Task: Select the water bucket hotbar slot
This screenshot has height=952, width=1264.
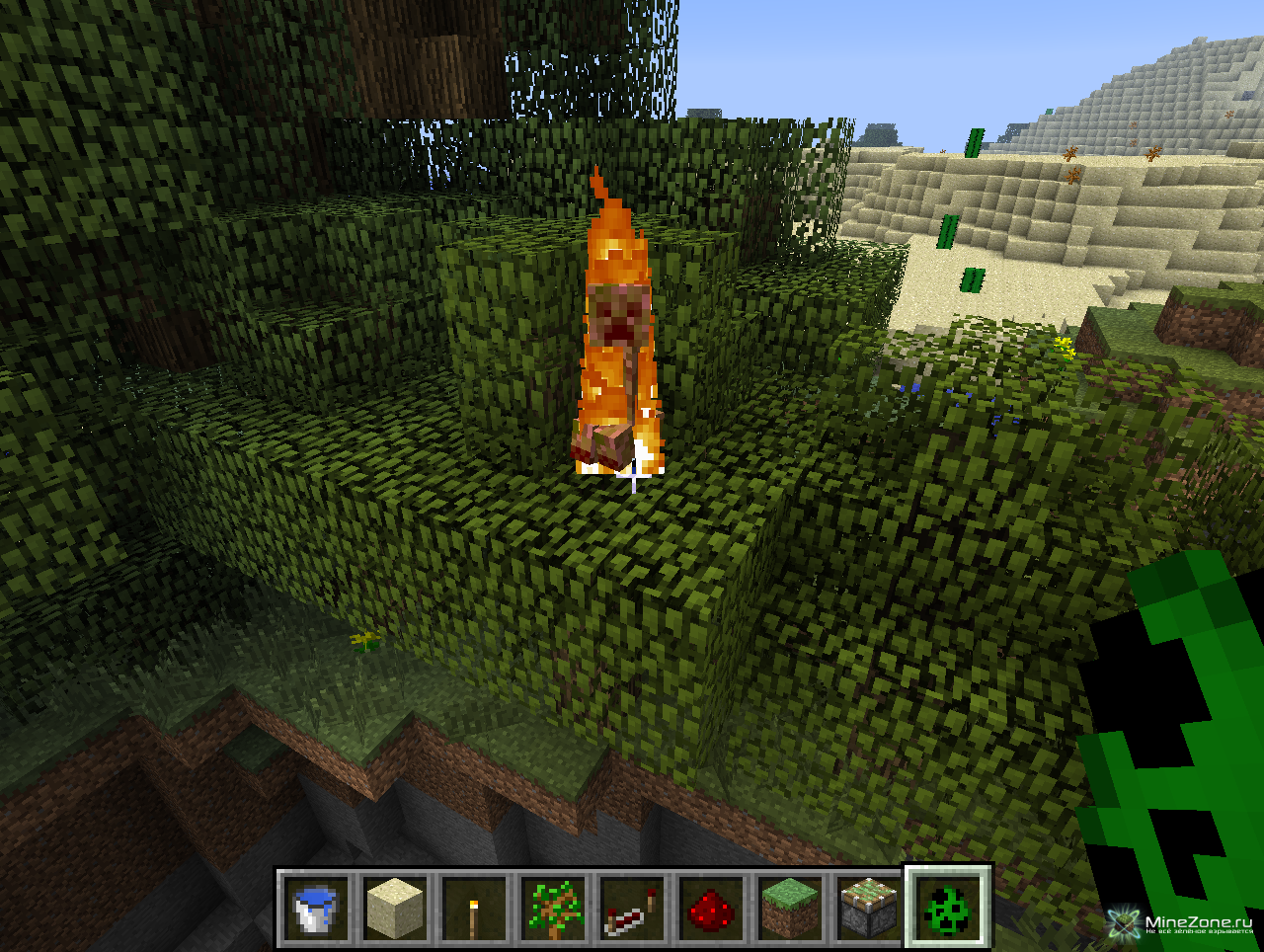Action: pyautogui.click(x=316, y=909)
